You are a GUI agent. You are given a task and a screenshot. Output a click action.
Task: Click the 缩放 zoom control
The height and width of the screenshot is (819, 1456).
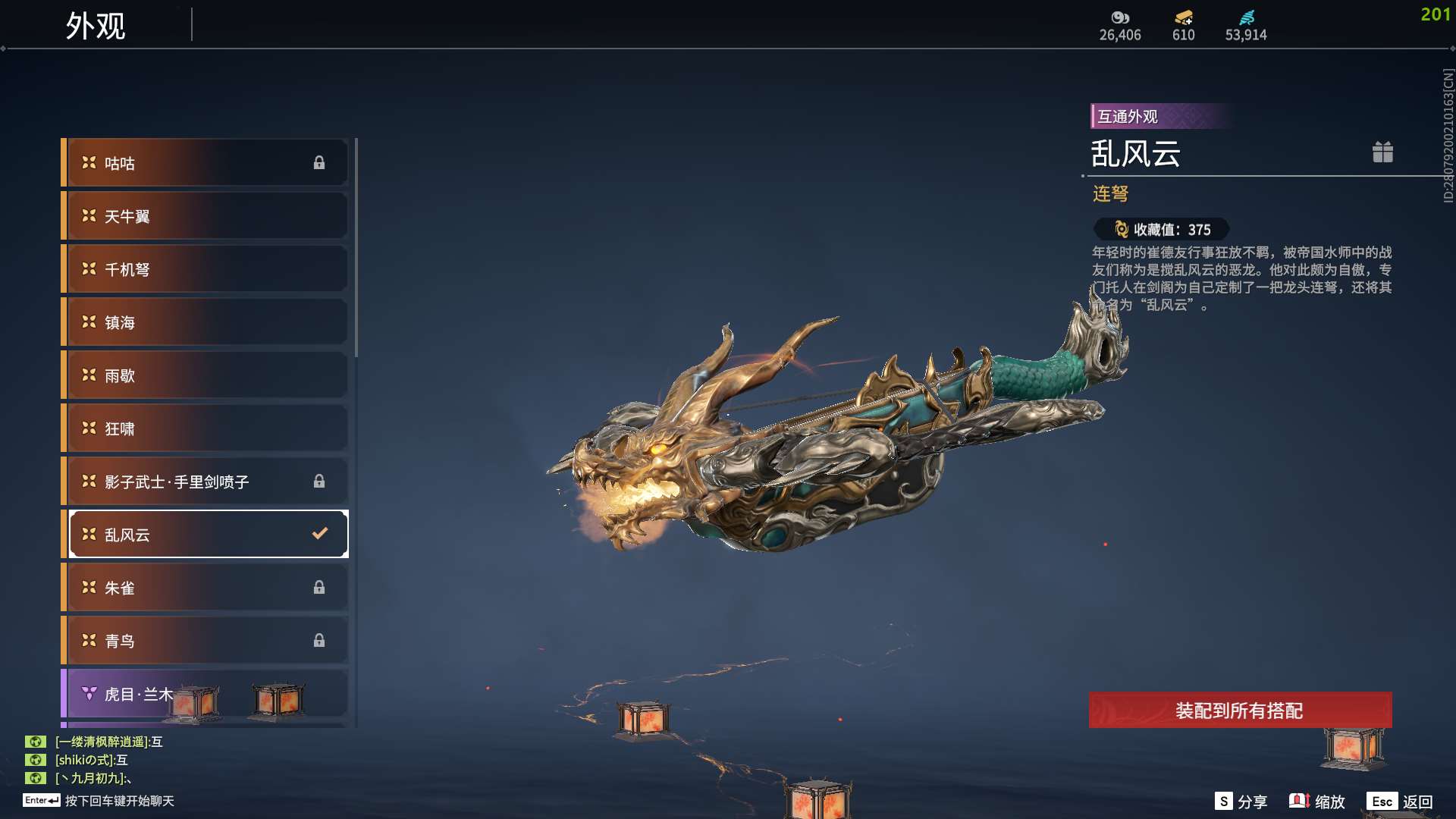click(x=1317, y=802)
